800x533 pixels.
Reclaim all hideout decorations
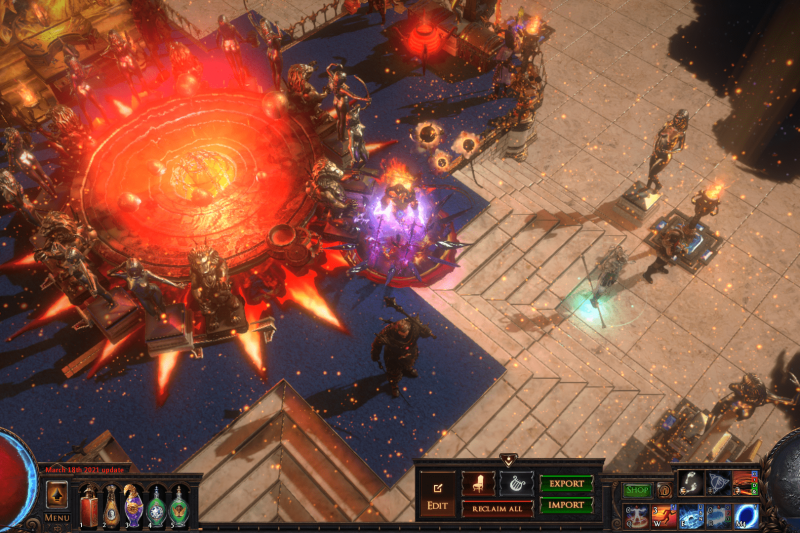[497, 508]
